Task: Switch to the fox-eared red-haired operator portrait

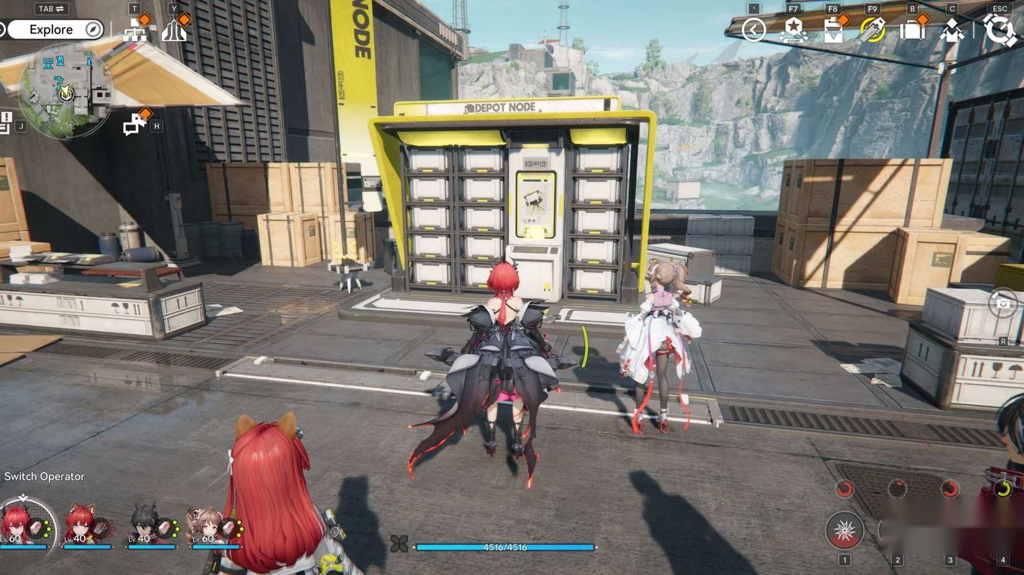Action: [x=82, y=523]
